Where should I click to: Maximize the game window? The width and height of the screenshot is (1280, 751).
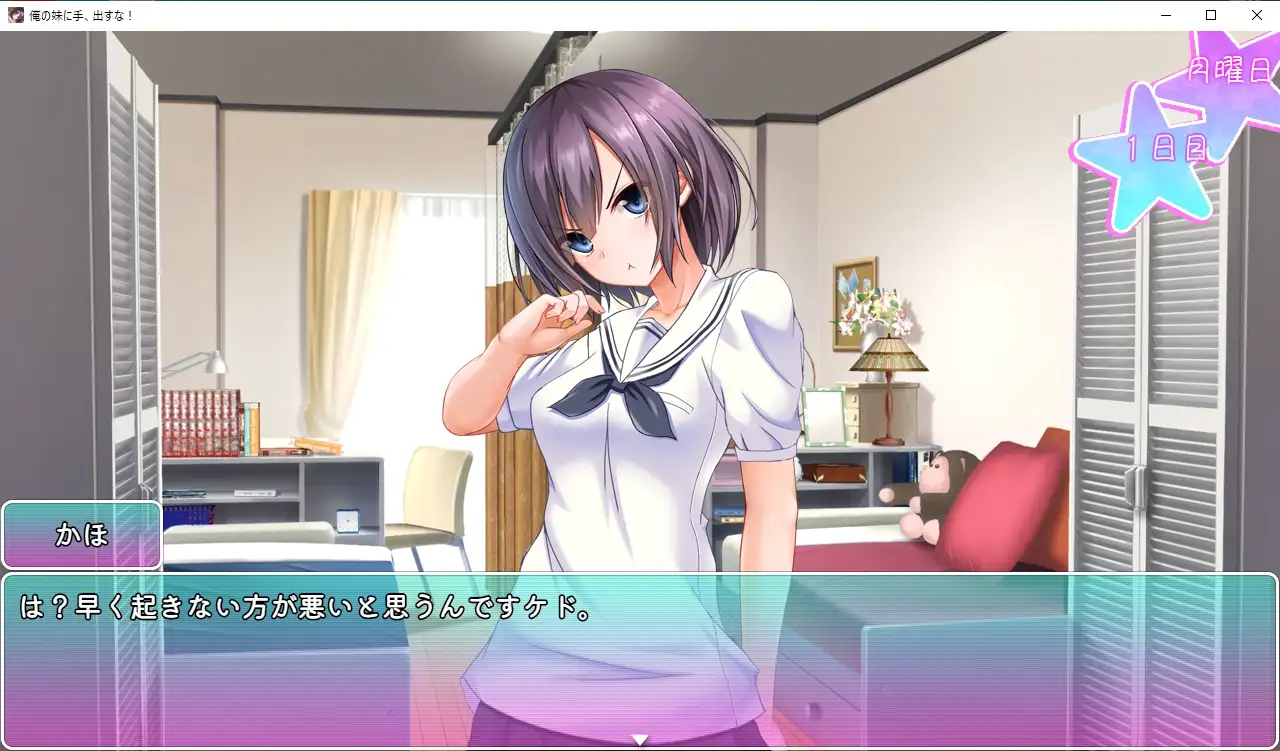pyautogui.click(x=1211, y=15)
